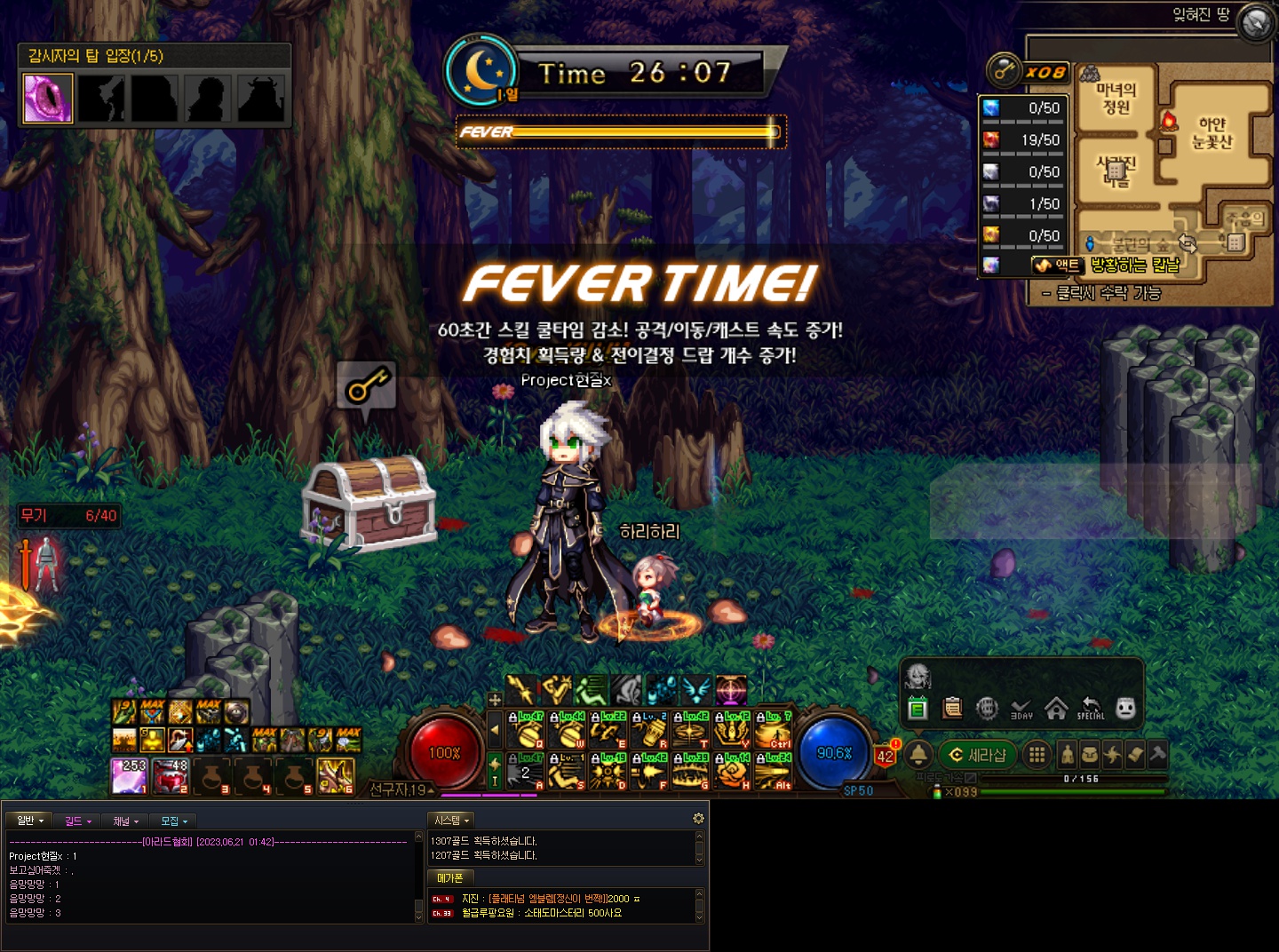Open the SPECIAL exchange icon
The height and width of the screenshot is (952, 1279).
[x=1091, y=709]
